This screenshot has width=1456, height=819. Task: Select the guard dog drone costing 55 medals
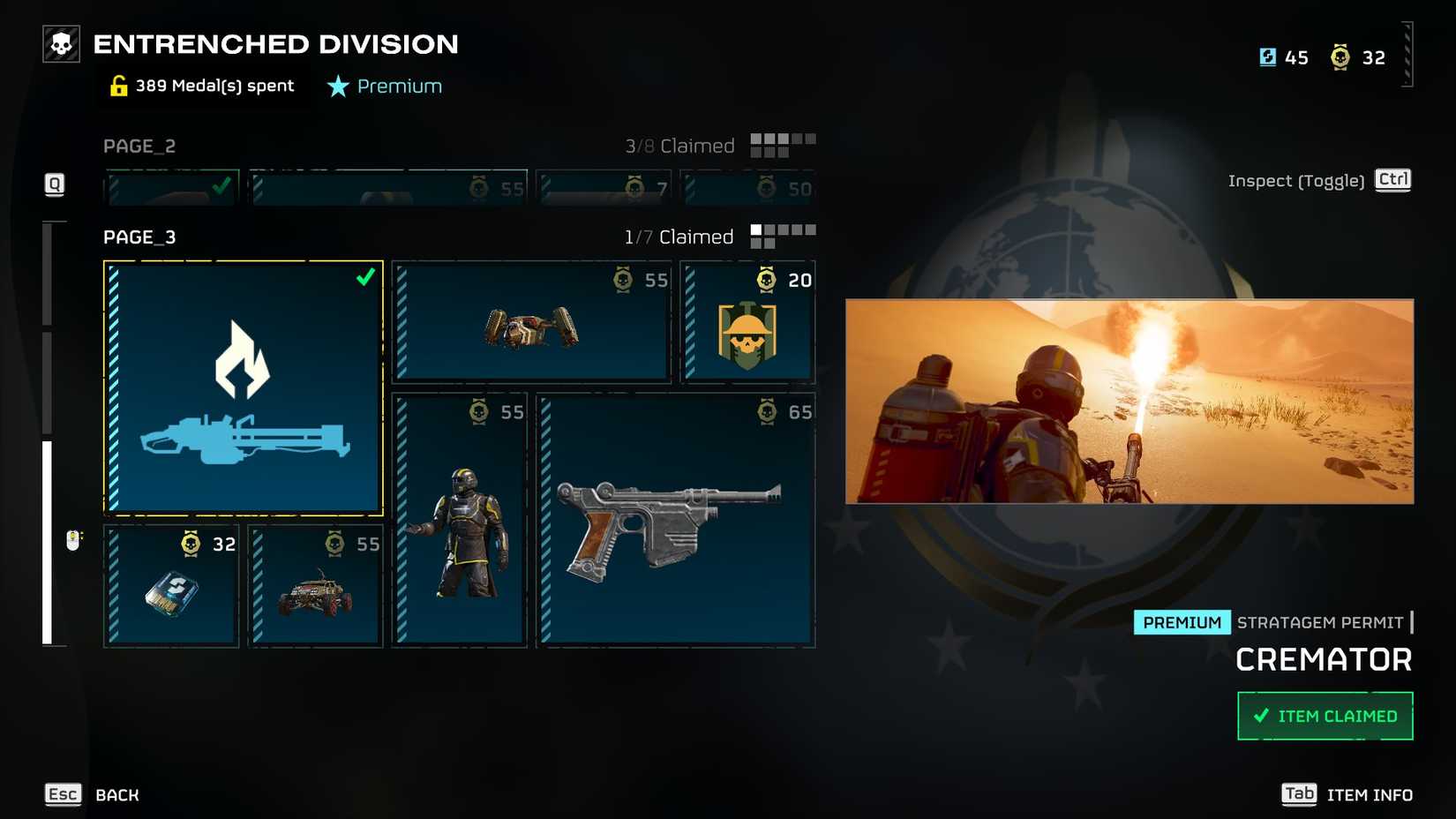click(x=531, y=322)
